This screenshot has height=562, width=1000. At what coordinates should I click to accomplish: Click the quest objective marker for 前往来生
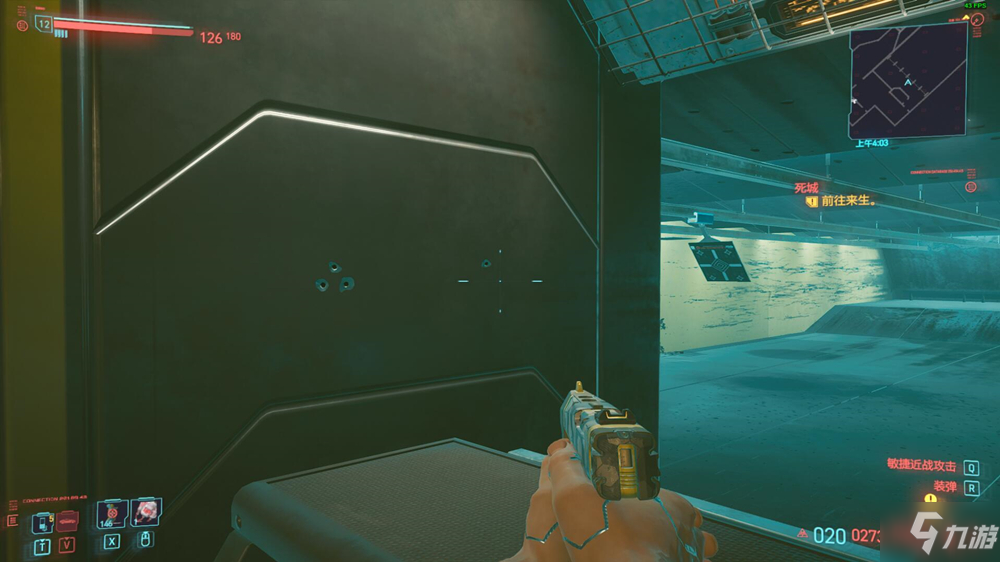pos(812,201)
